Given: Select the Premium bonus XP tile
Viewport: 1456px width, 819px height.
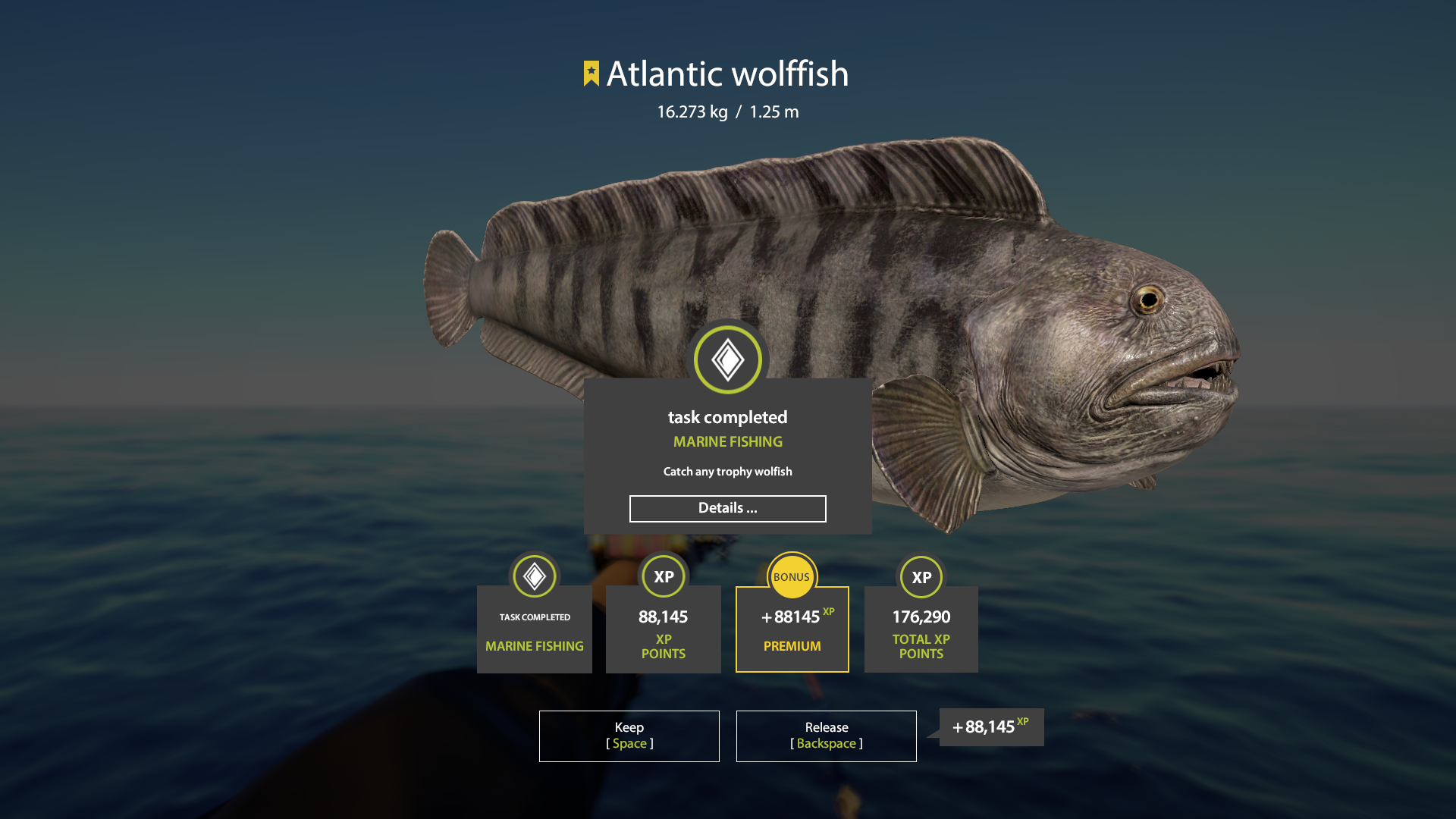Looking at the screenshot, I should pyautogui.click(x=792, y=629).
